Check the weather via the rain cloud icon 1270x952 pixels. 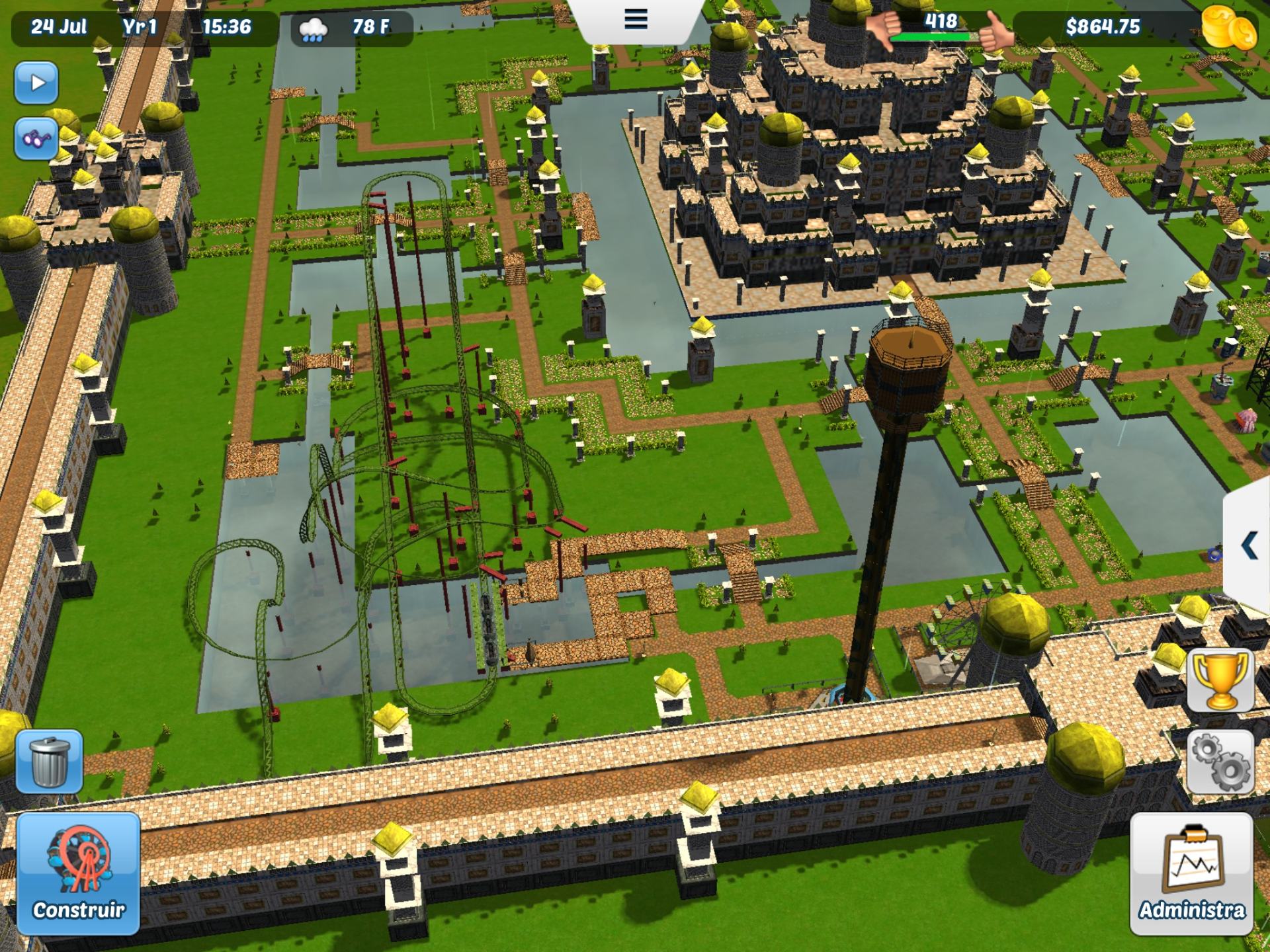[312, 28]
